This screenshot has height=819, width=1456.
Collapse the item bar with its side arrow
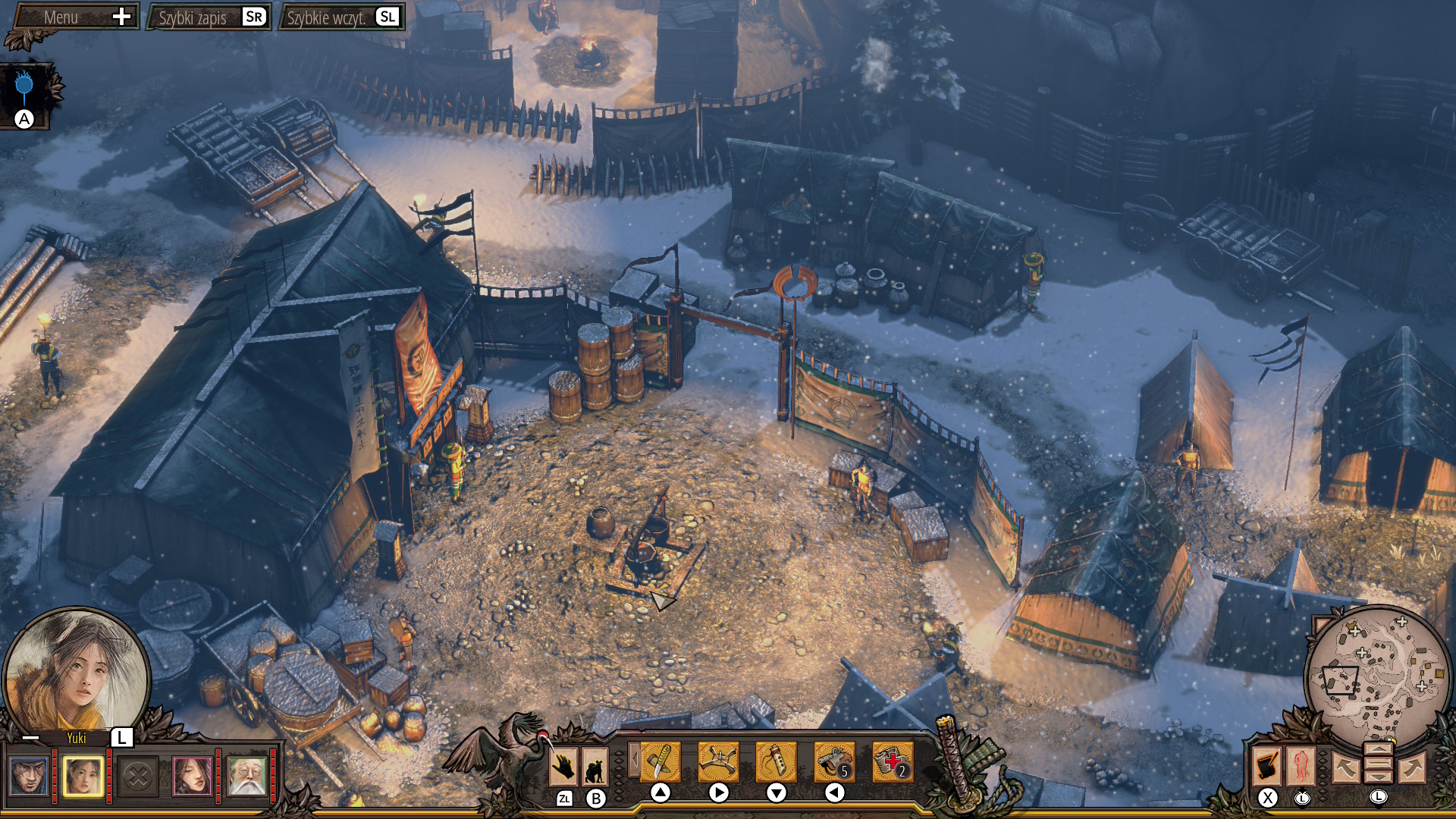coord(634,761)
